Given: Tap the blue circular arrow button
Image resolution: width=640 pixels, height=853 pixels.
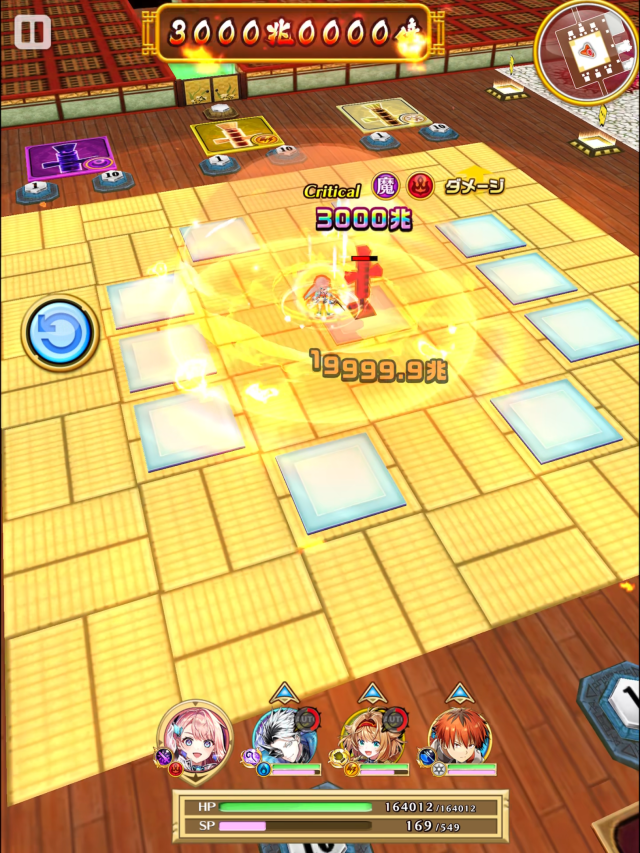Looking at the screenshot, I should 60,333.
